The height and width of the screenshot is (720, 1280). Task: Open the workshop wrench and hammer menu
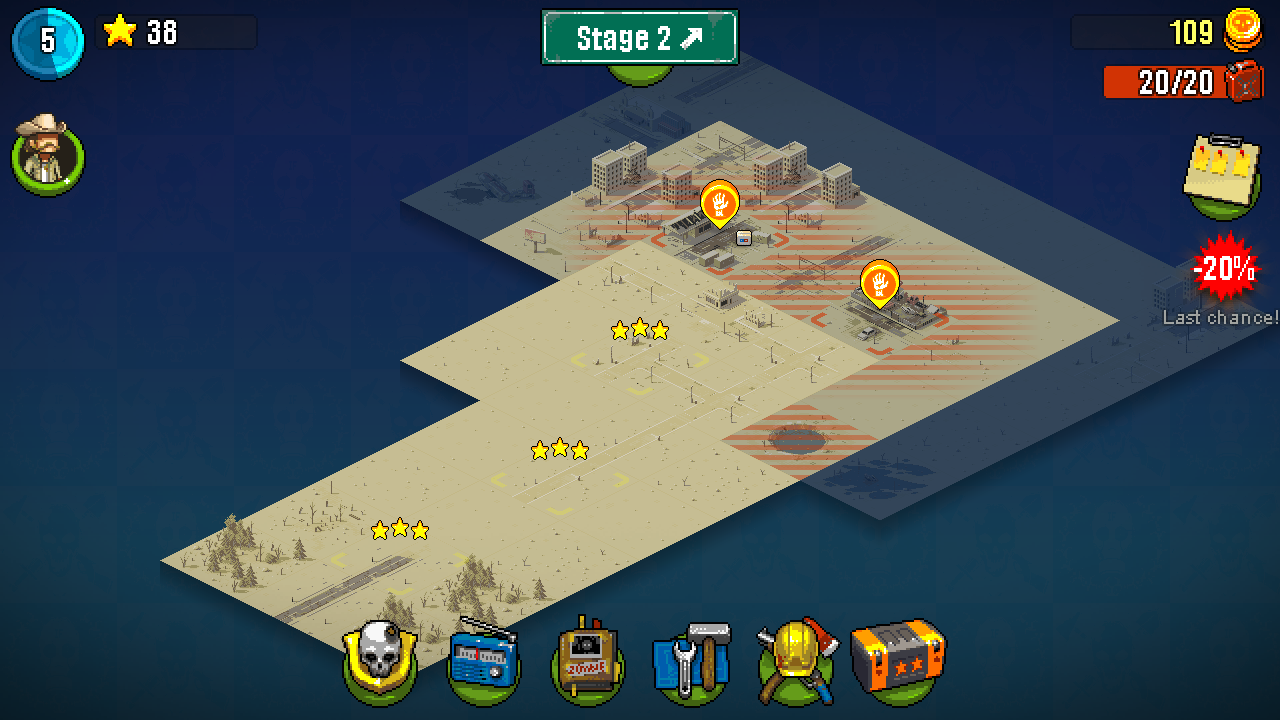692,660
